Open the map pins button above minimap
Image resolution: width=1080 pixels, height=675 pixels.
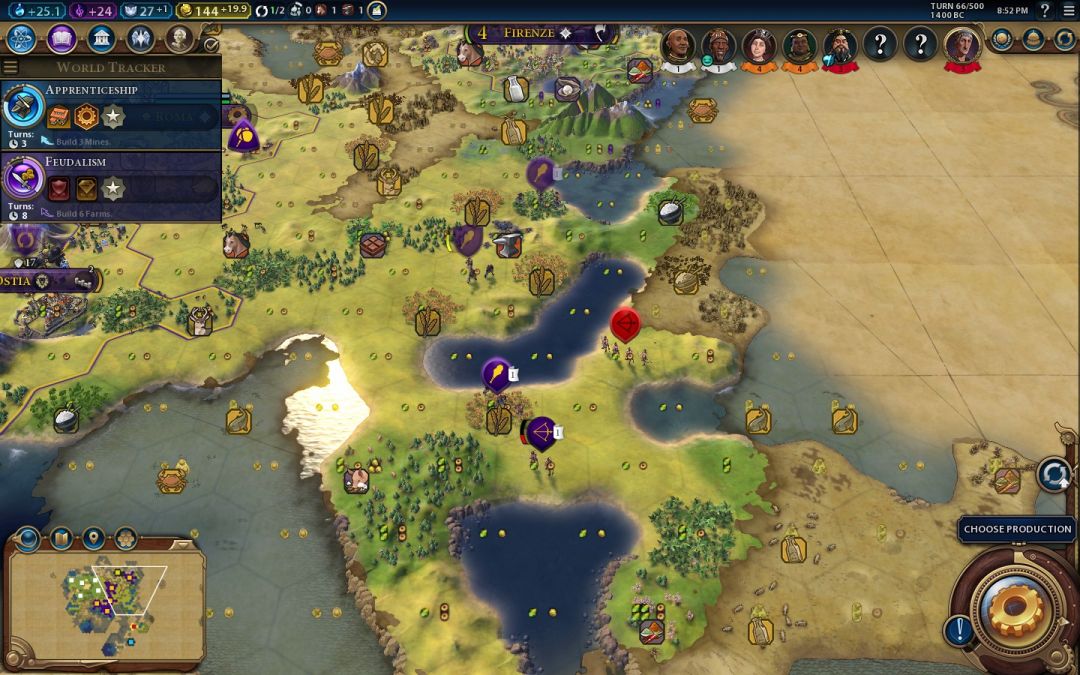pyautogui.click(x=93, y=539)
